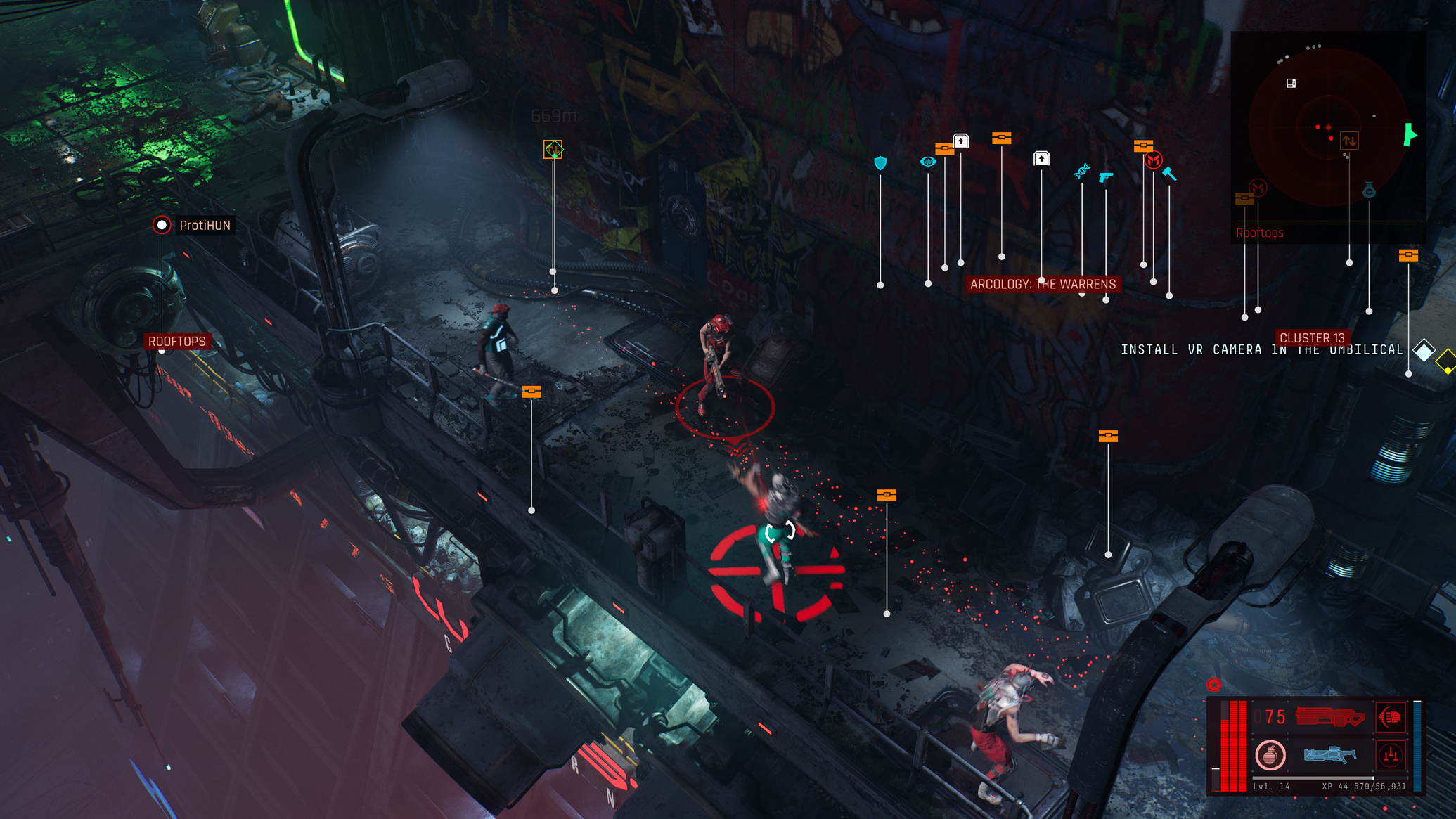This screenshot has width=1456, height=819.
Task: Select the Install VR Camera objective tracker
Action: pos(1261,350)
